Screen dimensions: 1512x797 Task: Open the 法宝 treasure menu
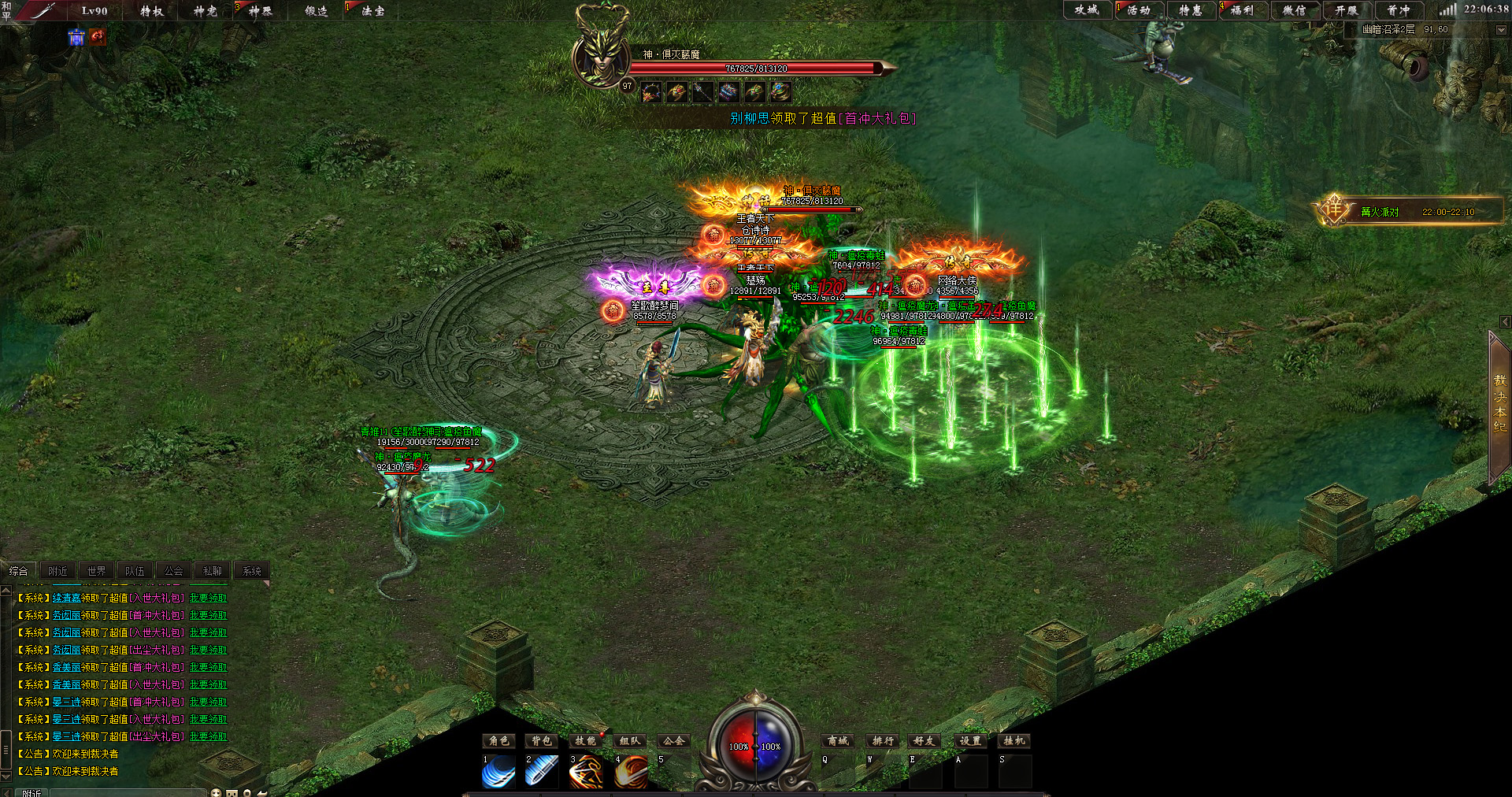(372, 11)
